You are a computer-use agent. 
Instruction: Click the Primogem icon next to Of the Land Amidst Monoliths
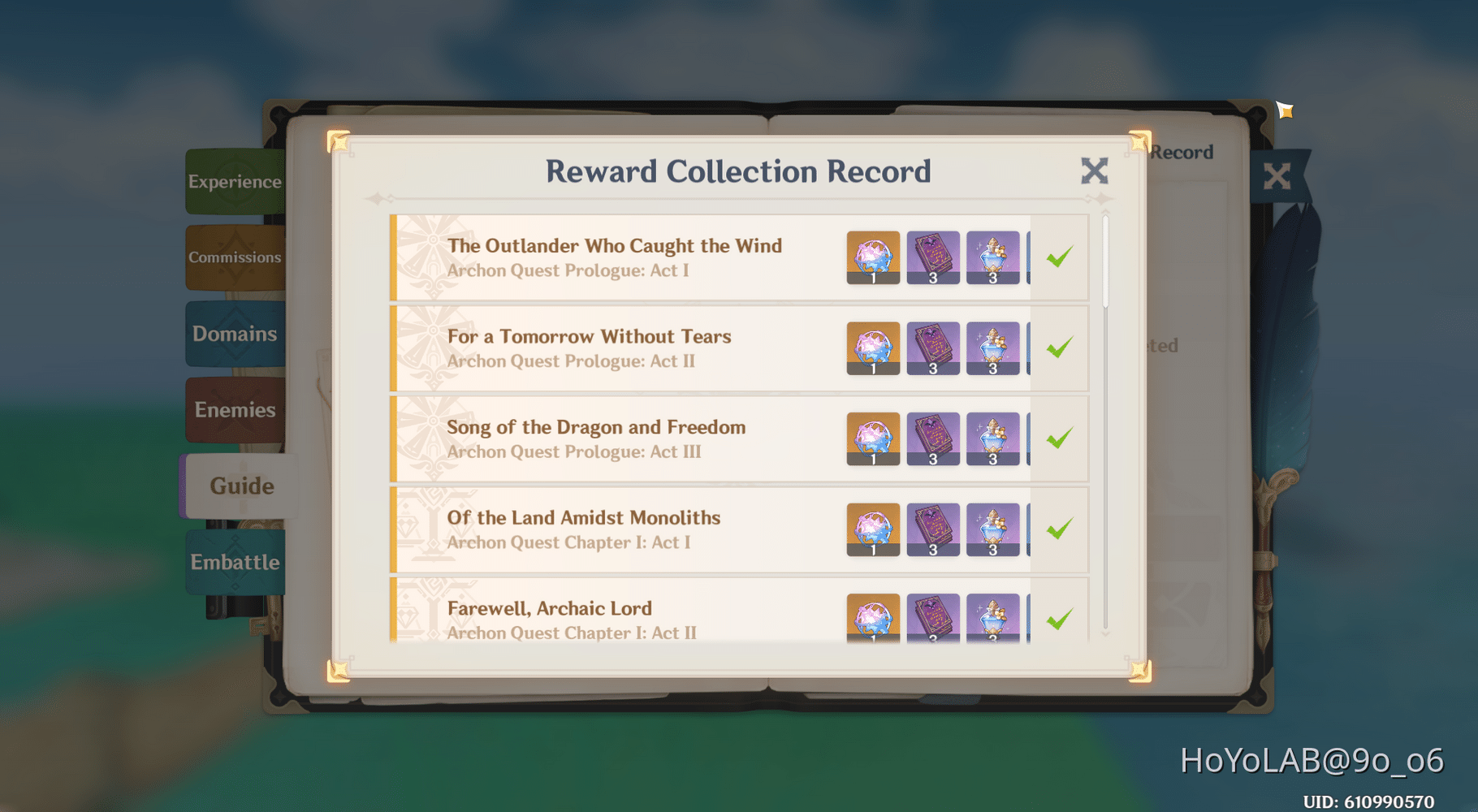coord(871,529)
